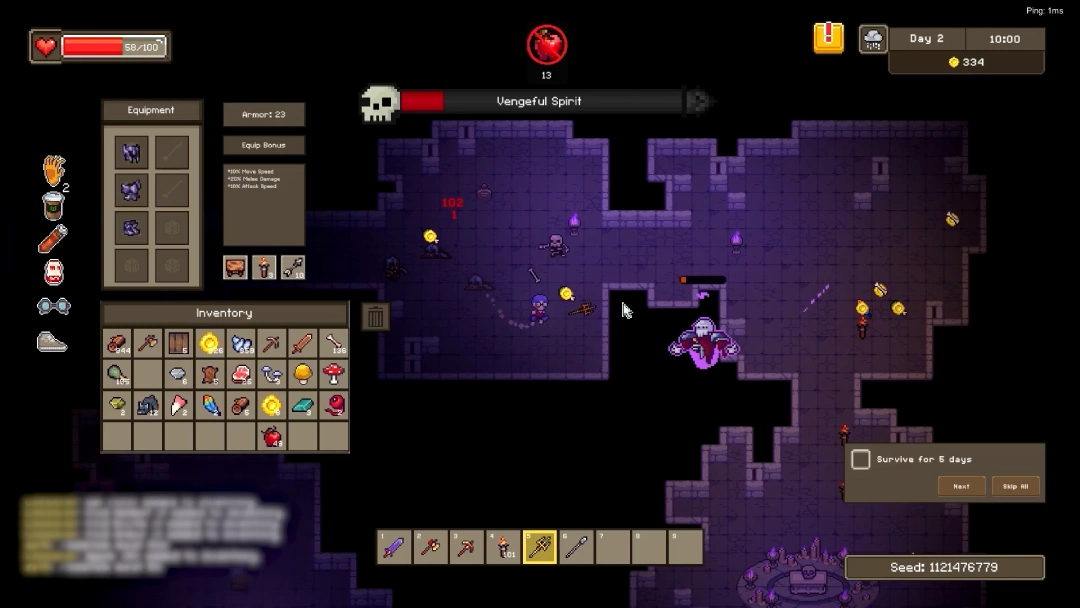Click the Next button in the quest panel
Screen dimensions: 1080x608
pyautogui.click(x=961, y=487)
